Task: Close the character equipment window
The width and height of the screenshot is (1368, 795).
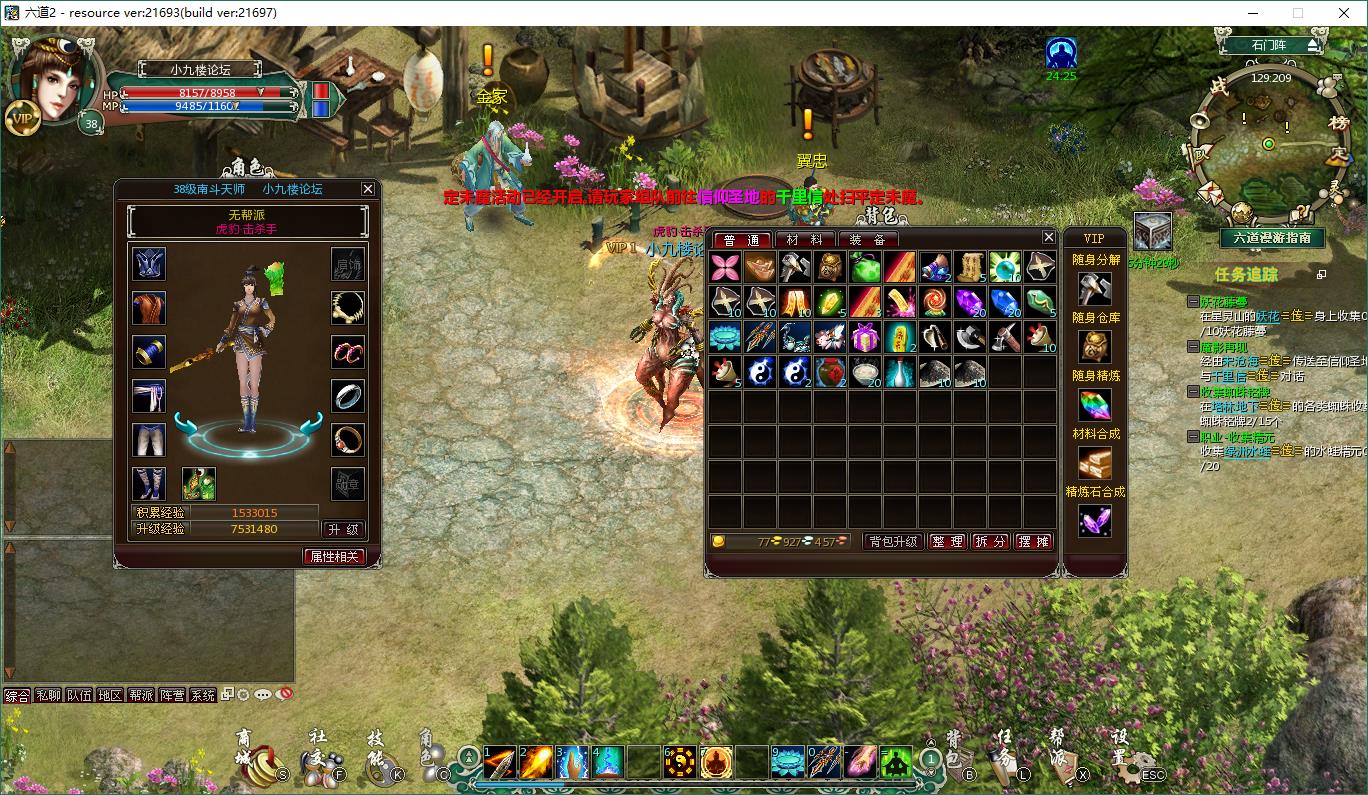Action: pos(368,188)
